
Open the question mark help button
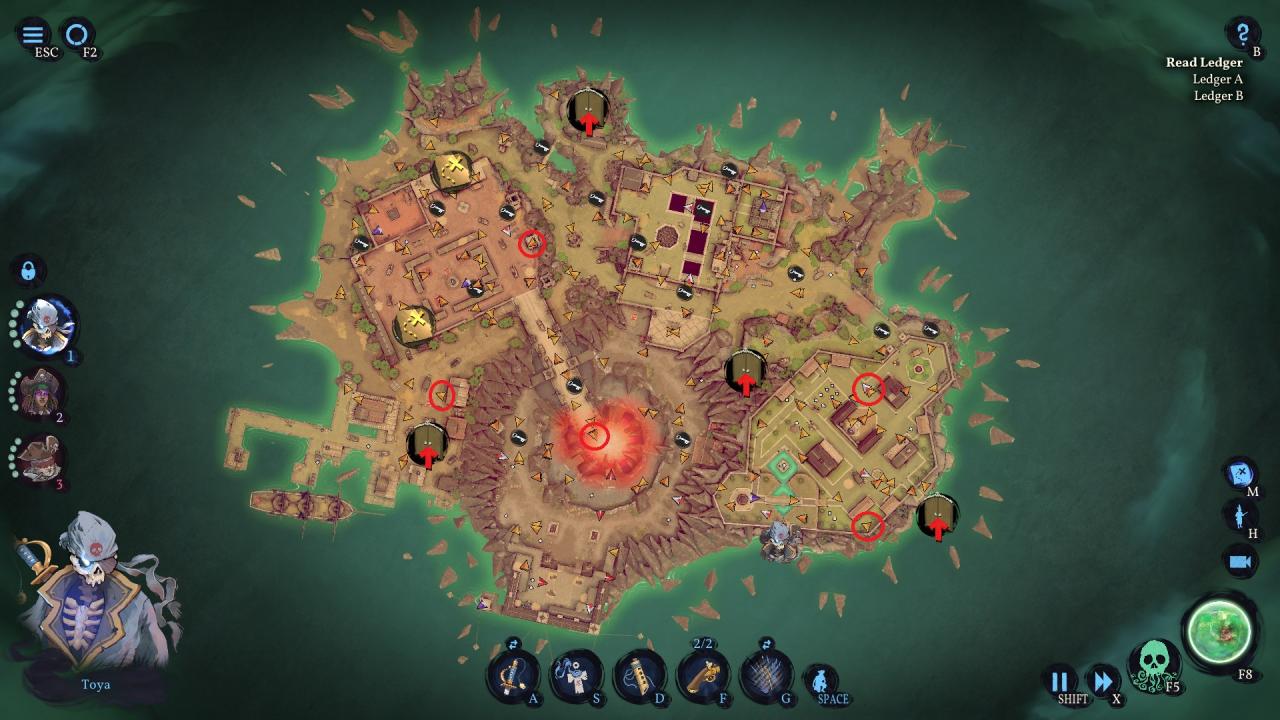(x=1243, y=33)
